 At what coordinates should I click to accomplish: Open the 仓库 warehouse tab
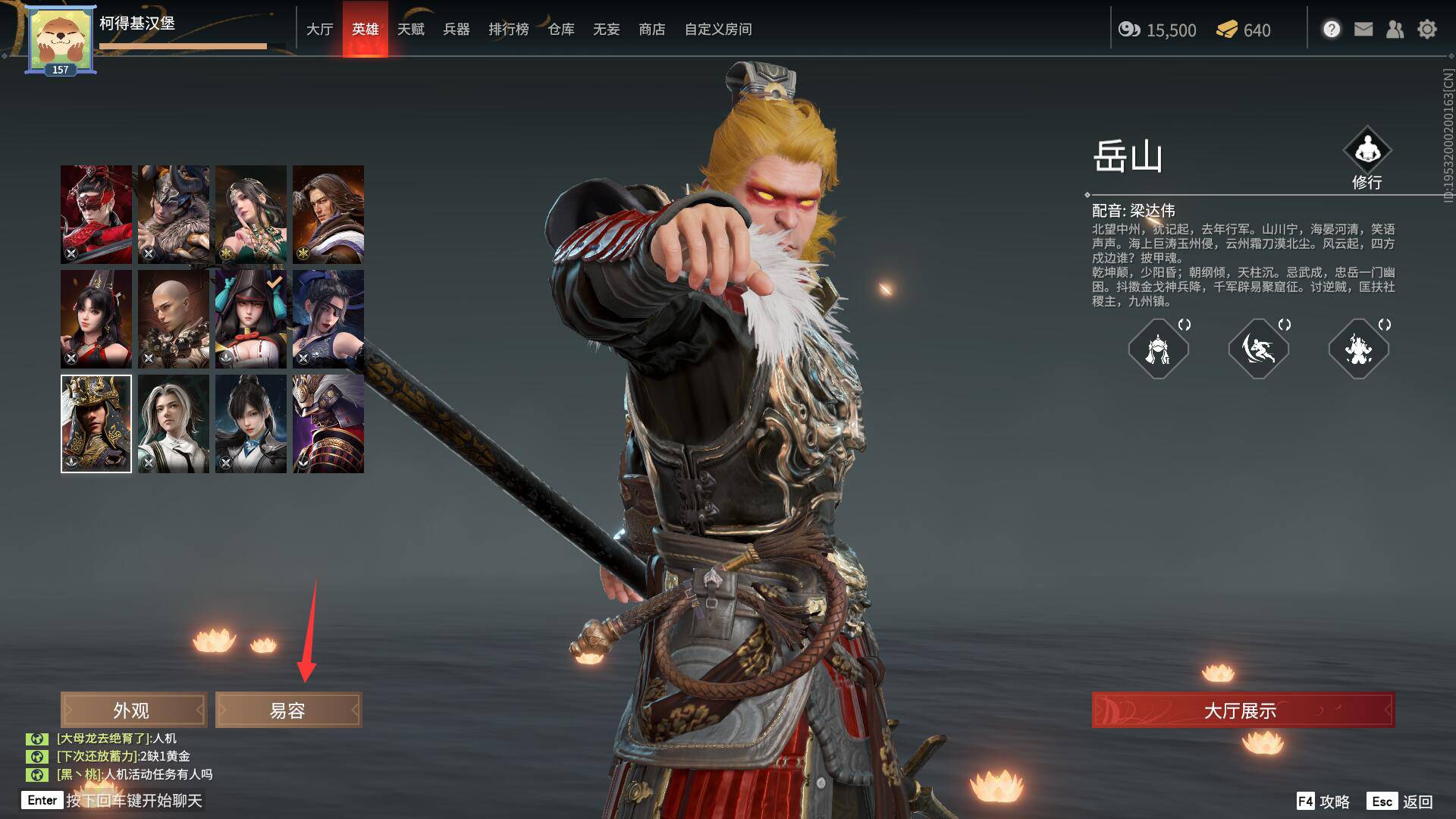click(x=560, y=30)
